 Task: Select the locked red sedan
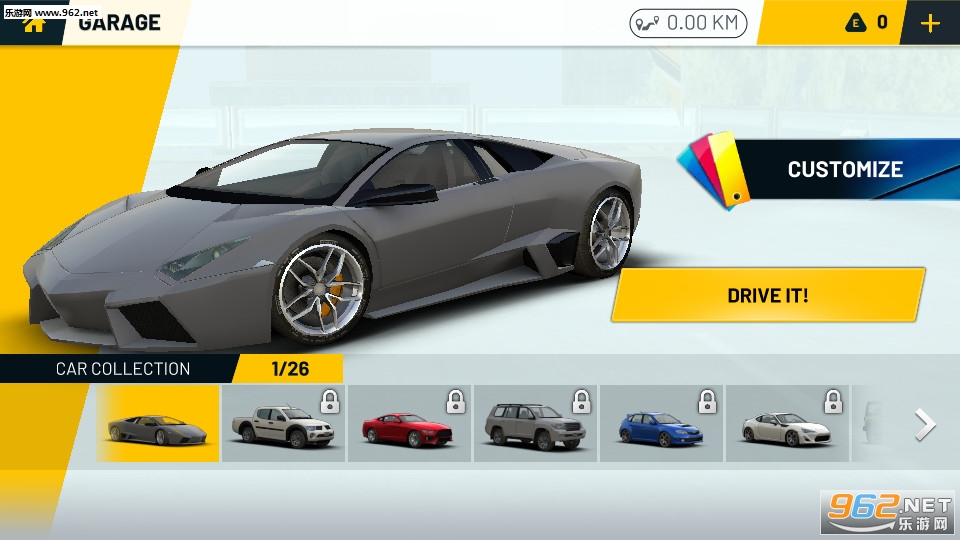click(x=409, y=424)
